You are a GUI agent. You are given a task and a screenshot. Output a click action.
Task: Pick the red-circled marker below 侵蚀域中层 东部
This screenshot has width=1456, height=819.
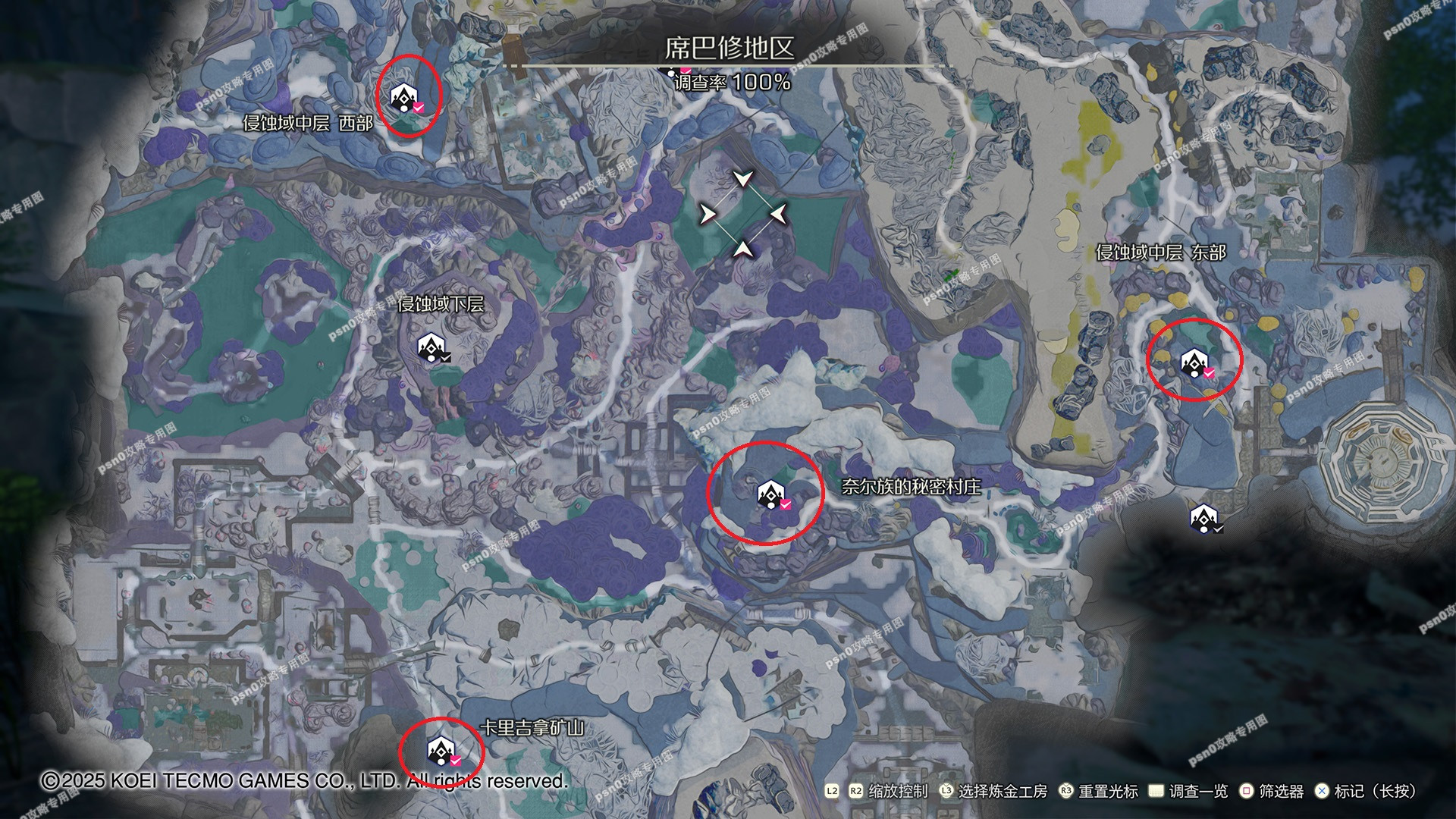click(x=1194, y=364)
